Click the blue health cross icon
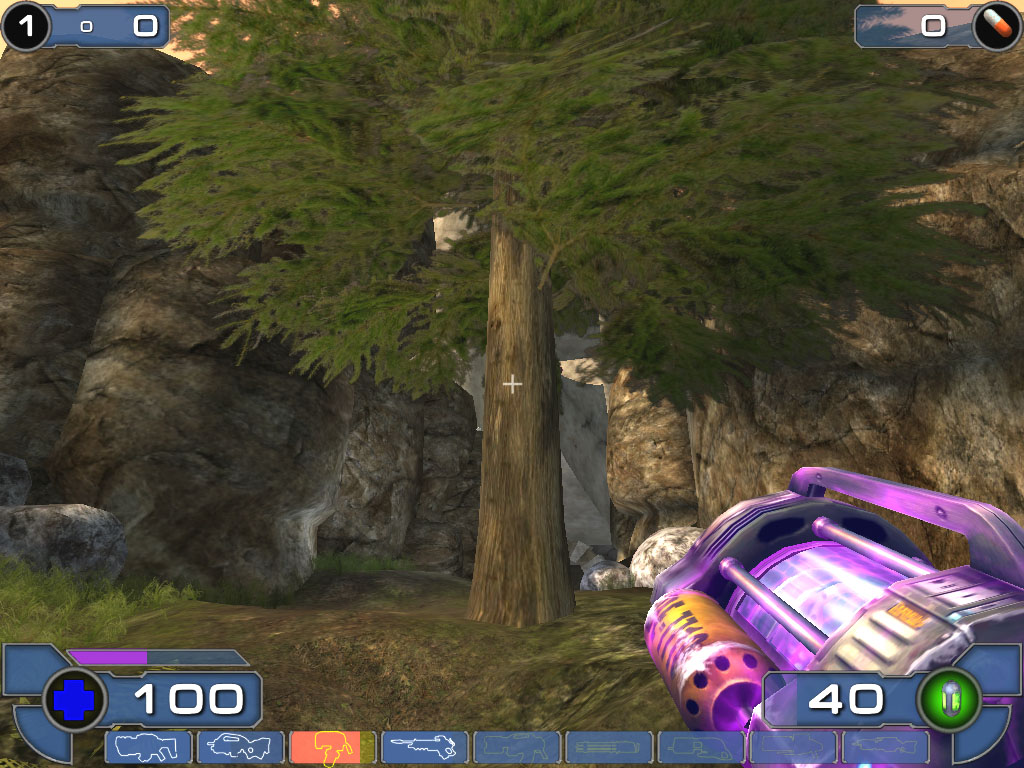The image size is (1024, 768). [75, 699]
